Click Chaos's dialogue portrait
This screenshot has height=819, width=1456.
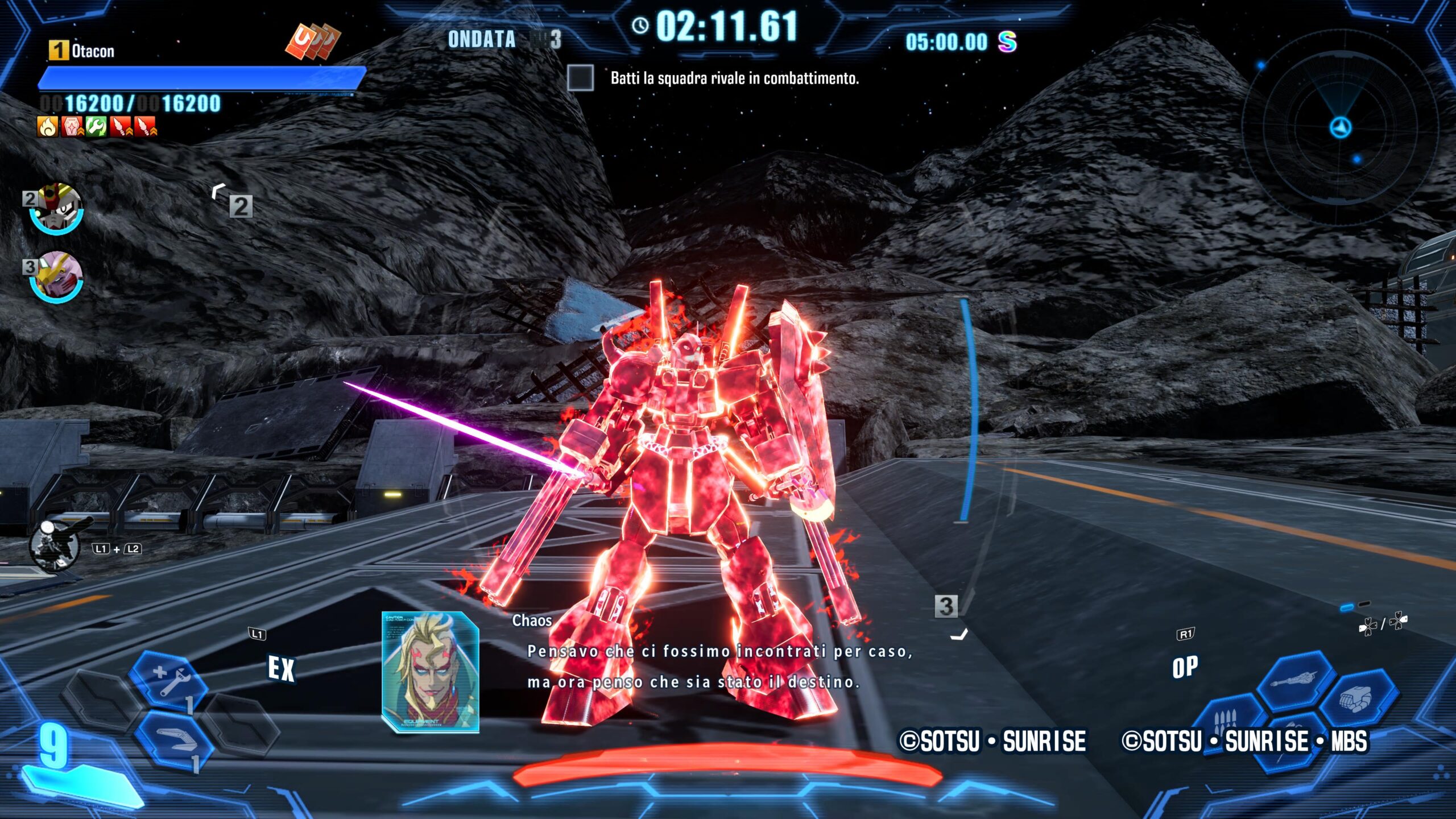coord(430,672)
